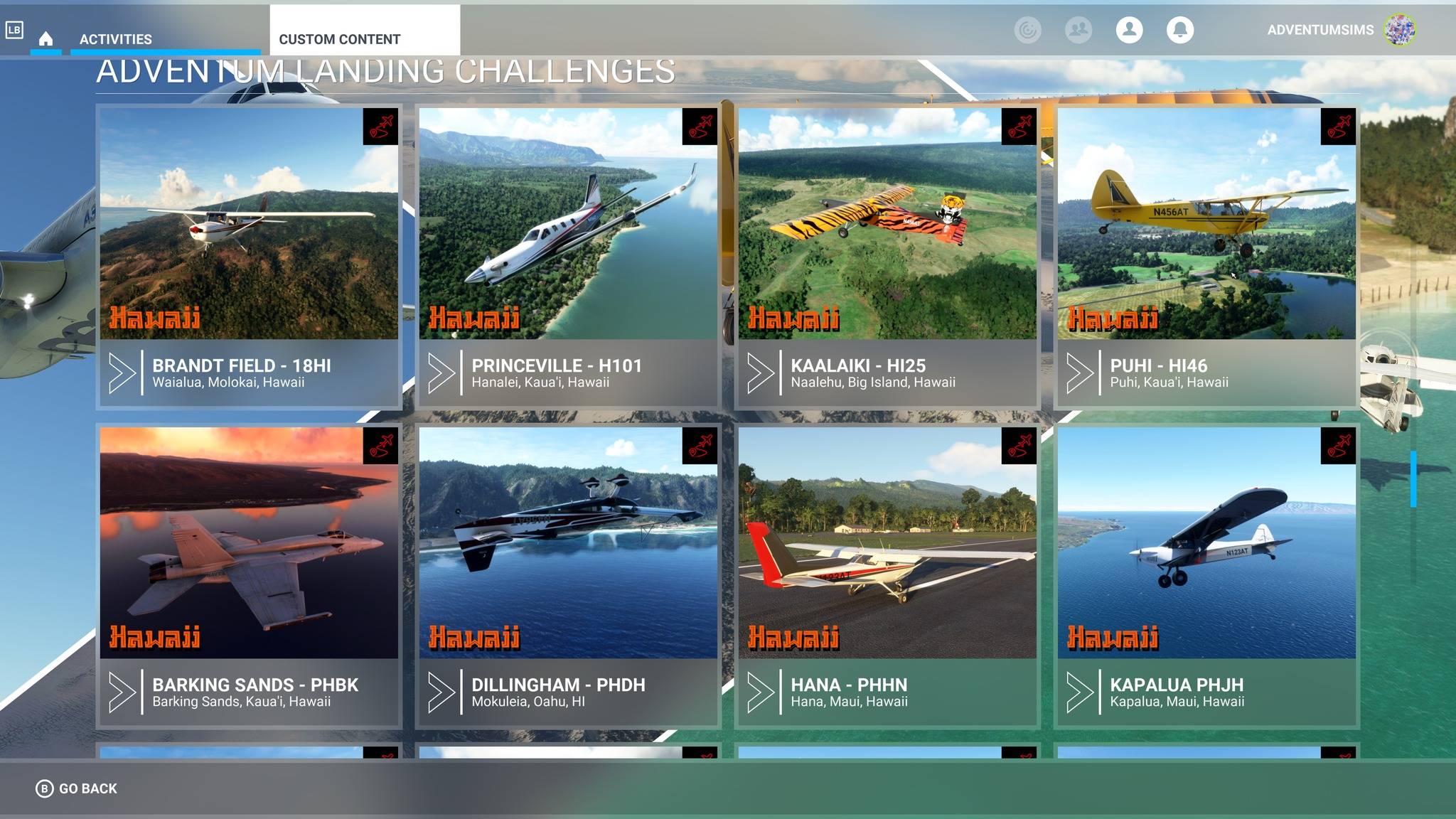Click the friends icon in the top bar

[x=1080, y=30]
